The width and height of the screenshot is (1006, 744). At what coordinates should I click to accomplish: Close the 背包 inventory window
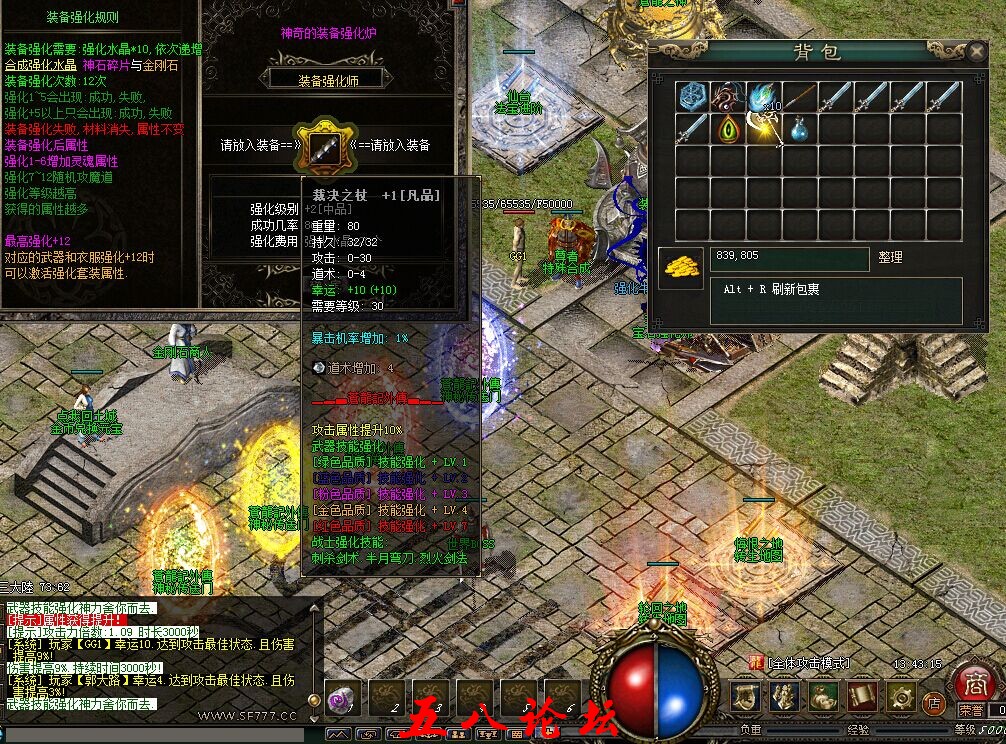[977, 51]
